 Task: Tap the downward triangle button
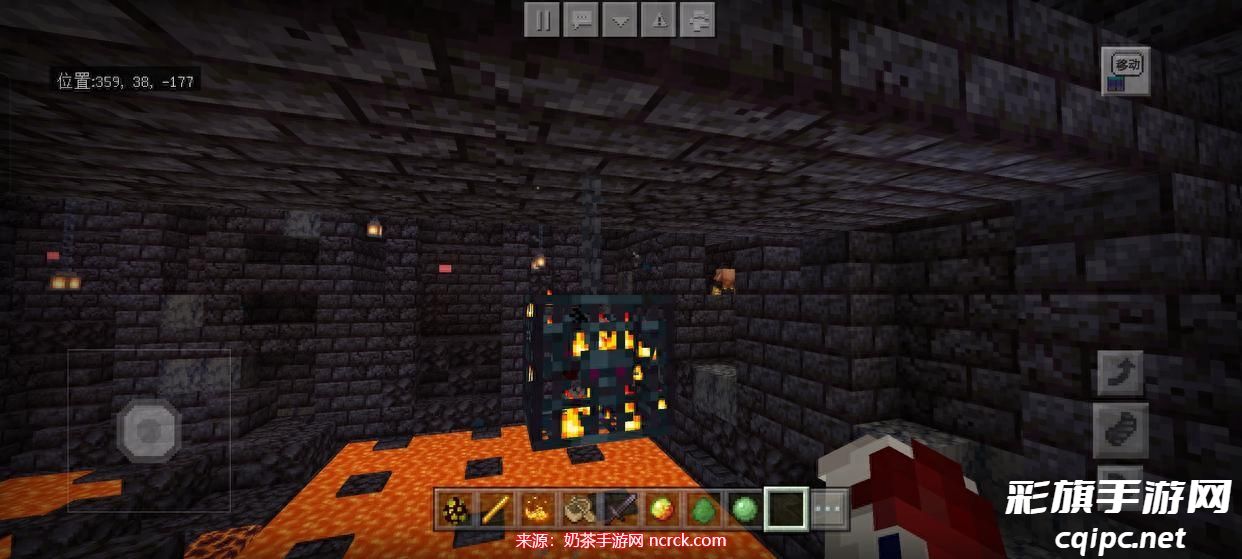pos(620,19)
